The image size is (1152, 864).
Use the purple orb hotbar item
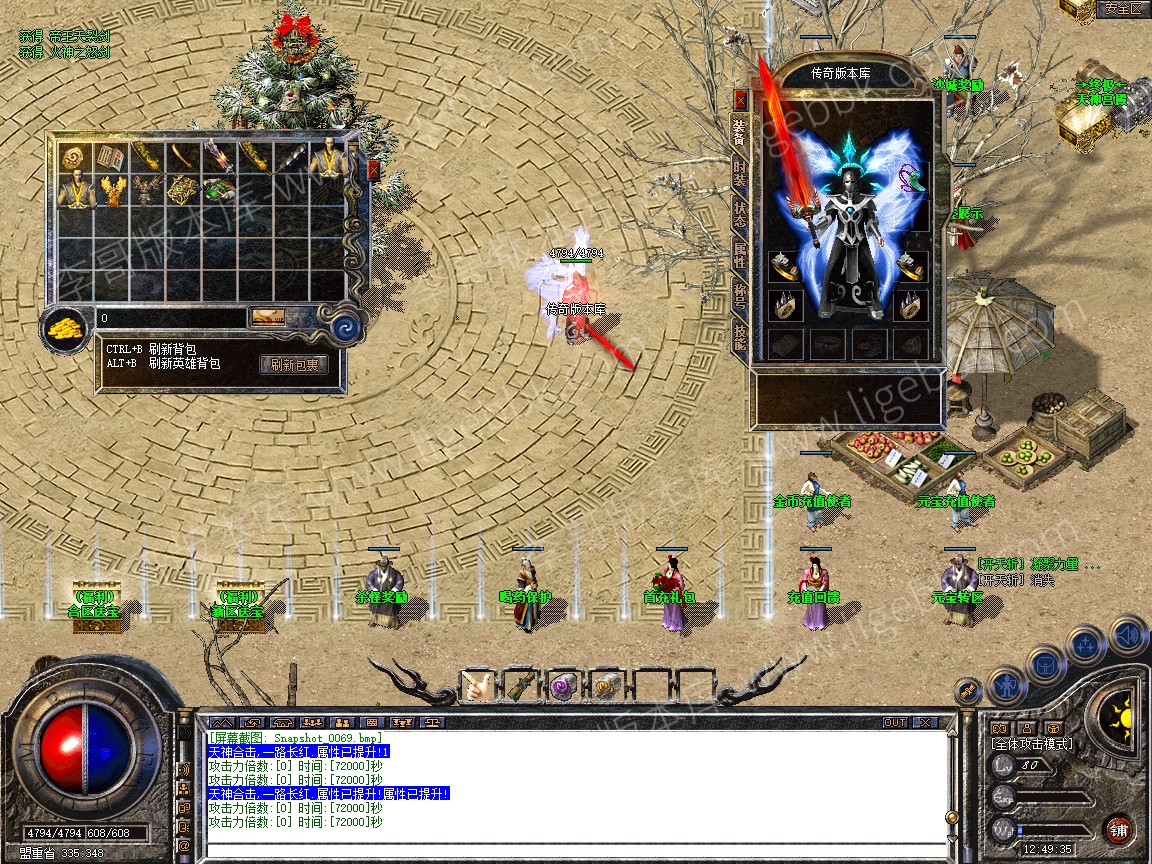pyautogui.click(x=562, y=687)
